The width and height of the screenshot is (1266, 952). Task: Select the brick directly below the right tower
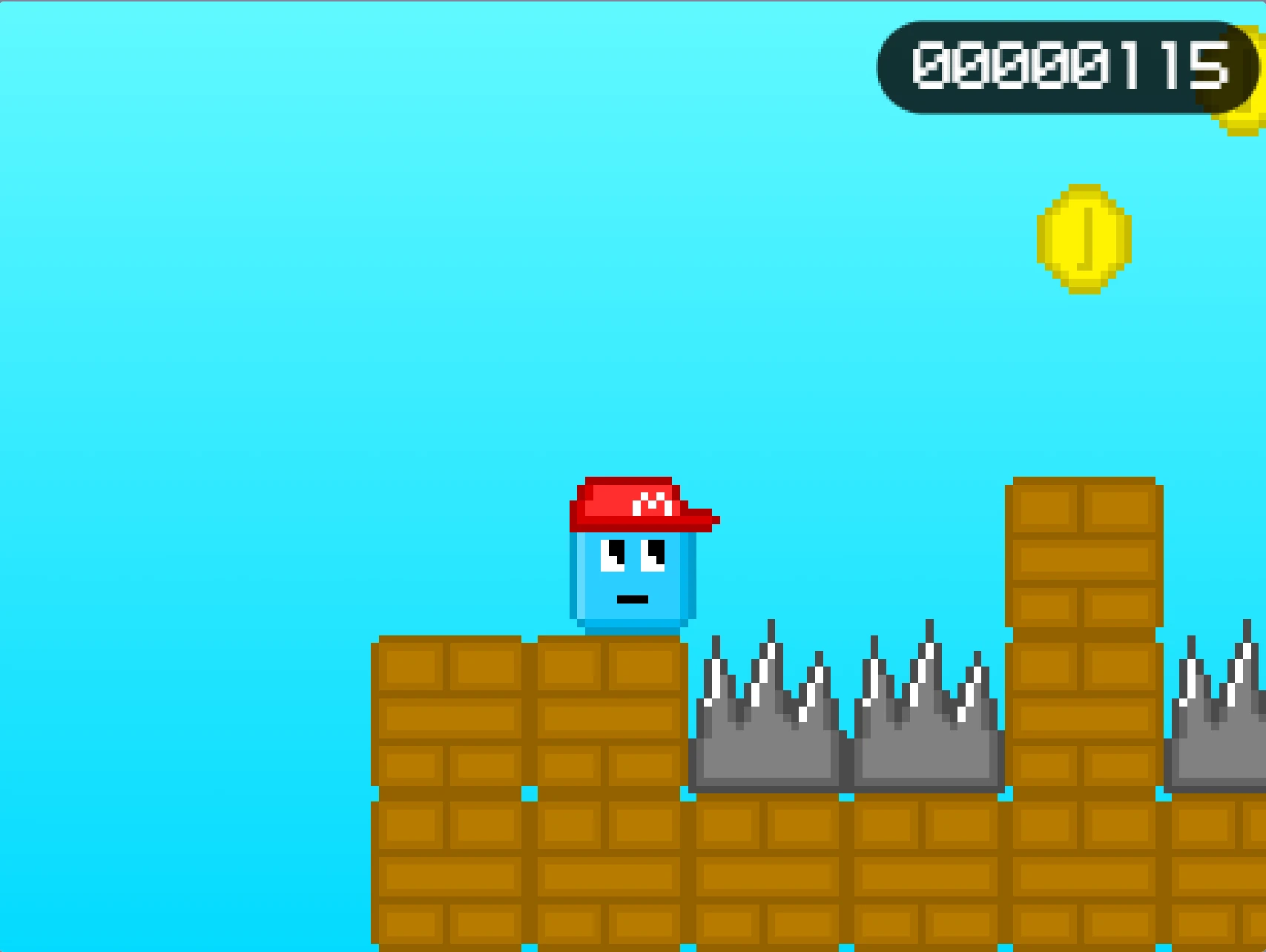tap(1083, 830)
